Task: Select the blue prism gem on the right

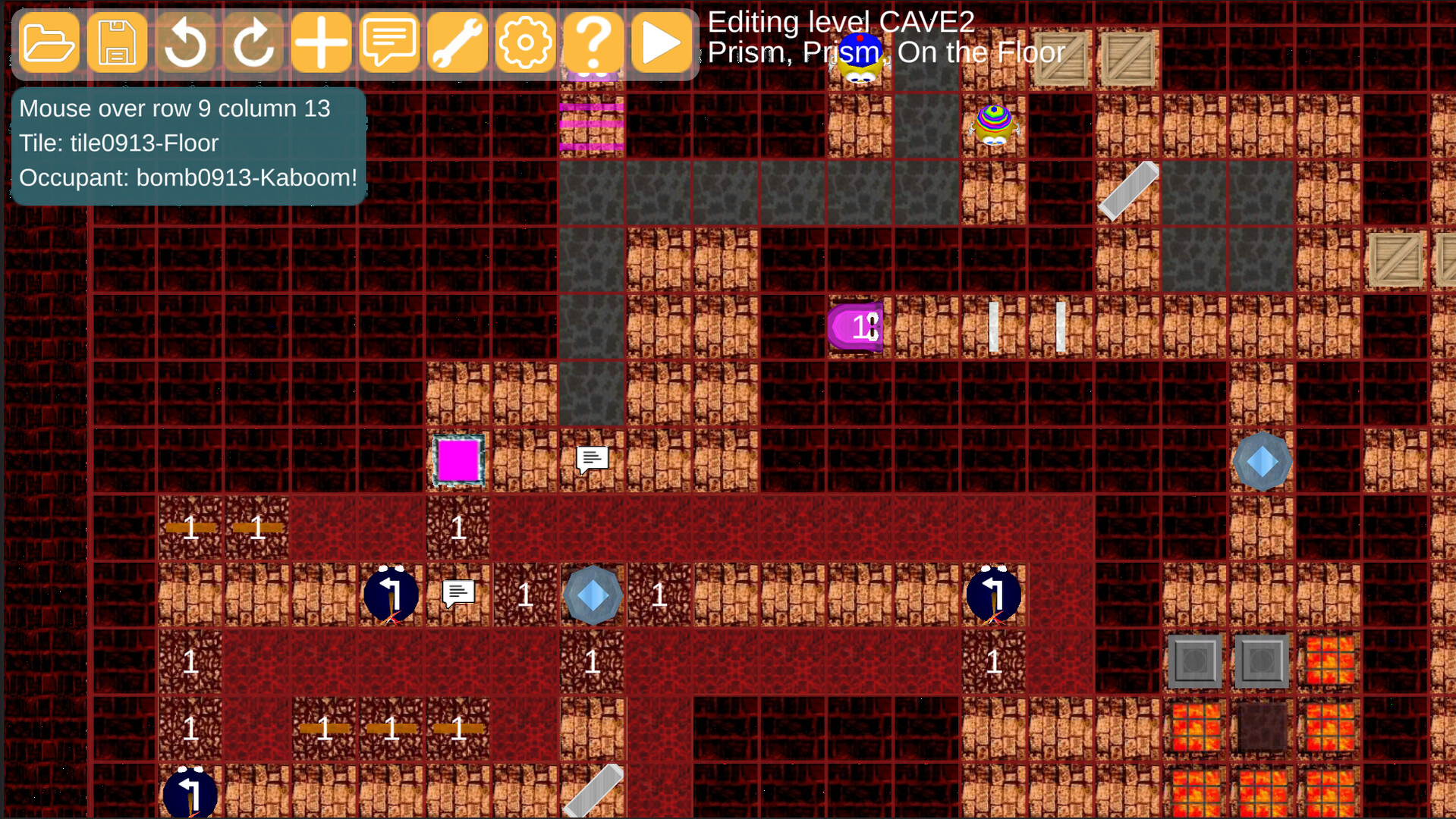Action: coord(1262,460)
